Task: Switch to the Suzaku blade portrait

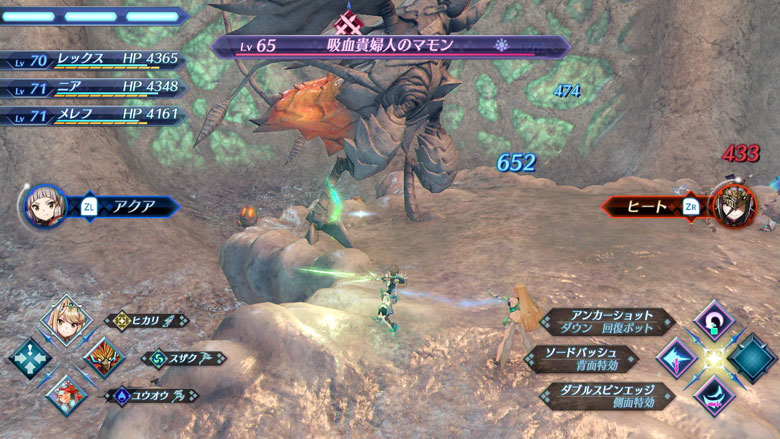Action: tap(103, 358)
